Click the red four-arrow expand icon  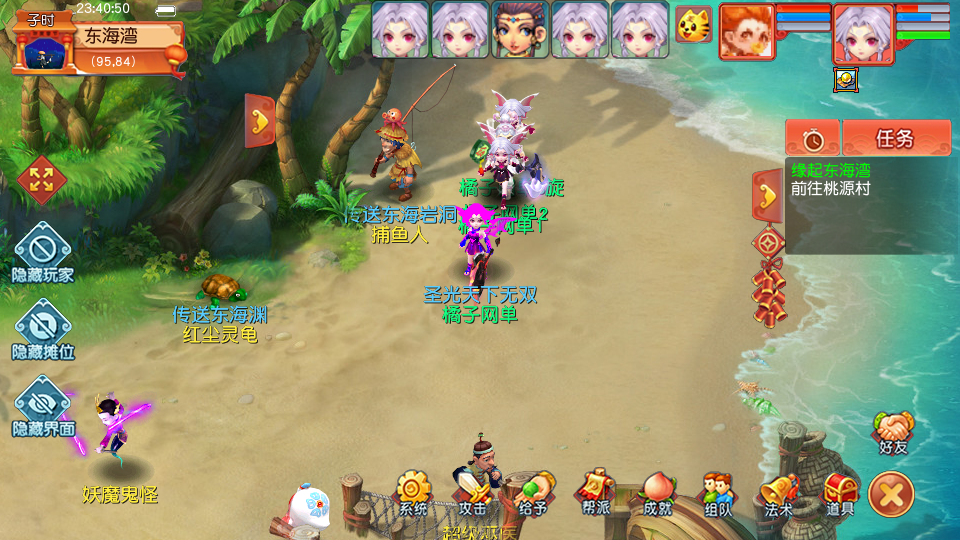41,180
